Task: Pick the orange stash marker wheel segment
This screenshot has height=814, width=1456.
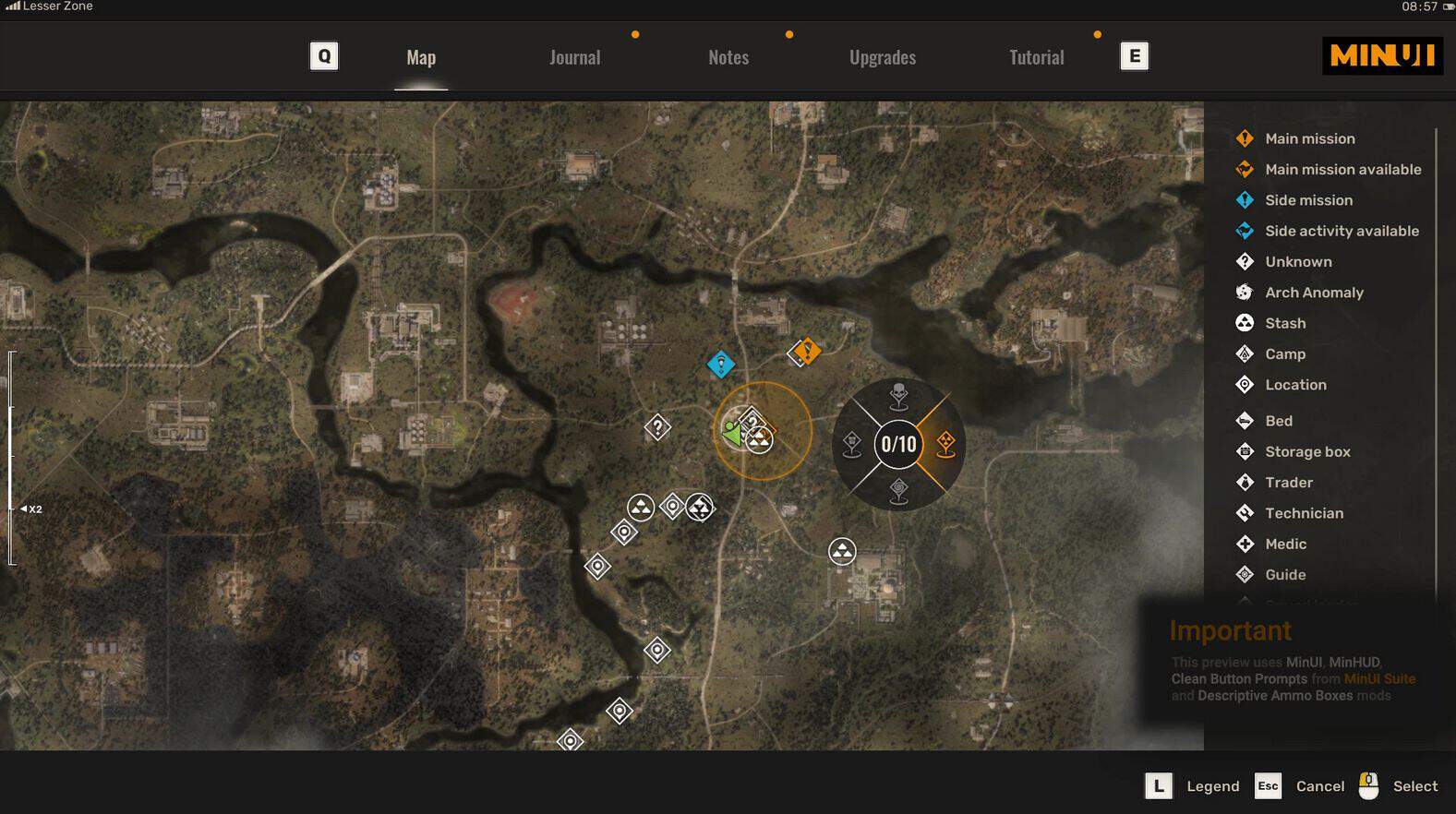Action: (945, 444)
